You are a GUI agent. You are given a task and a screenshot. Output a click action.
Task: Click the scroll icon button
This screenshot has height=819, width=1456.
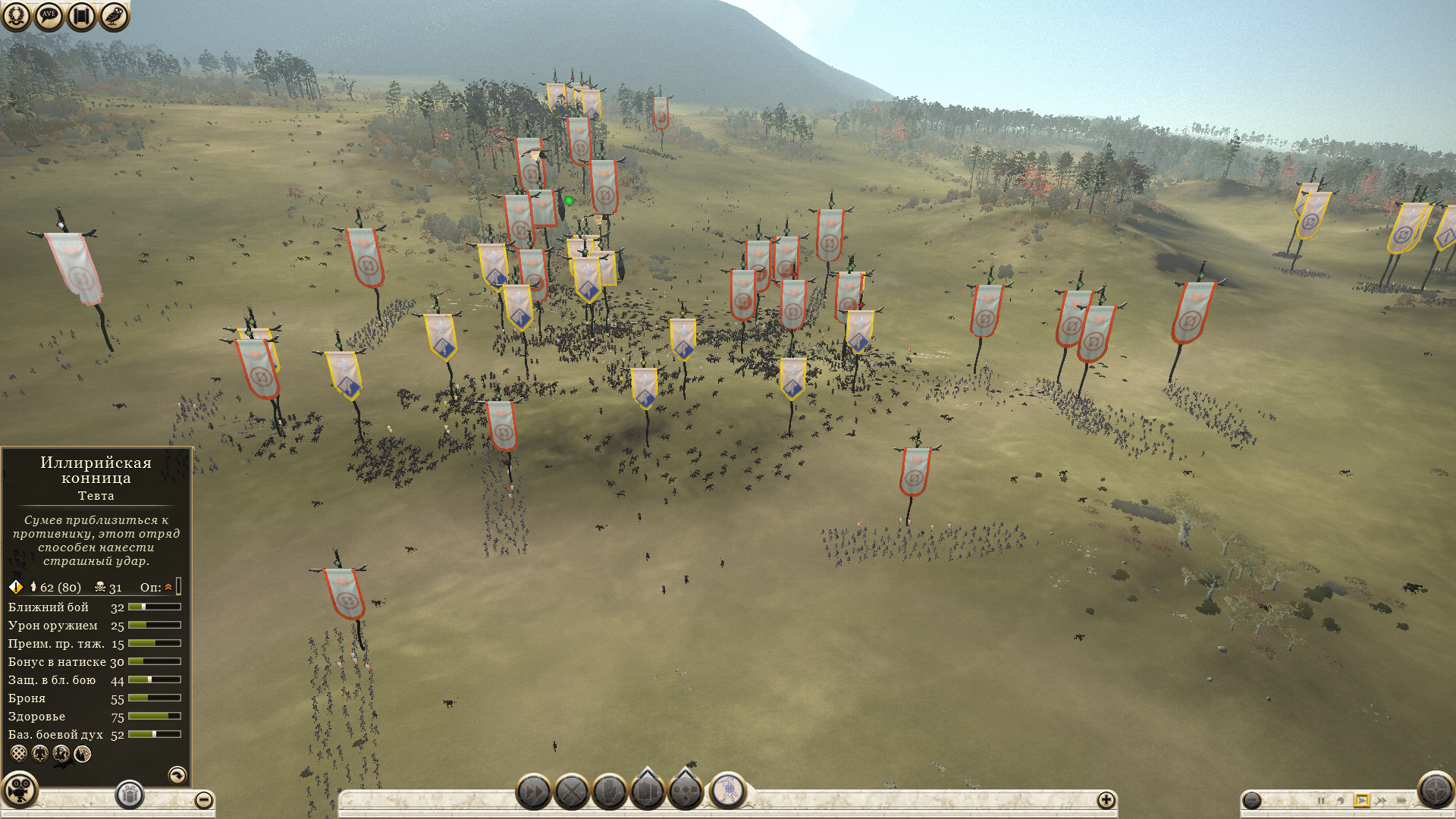pos(81,16)
